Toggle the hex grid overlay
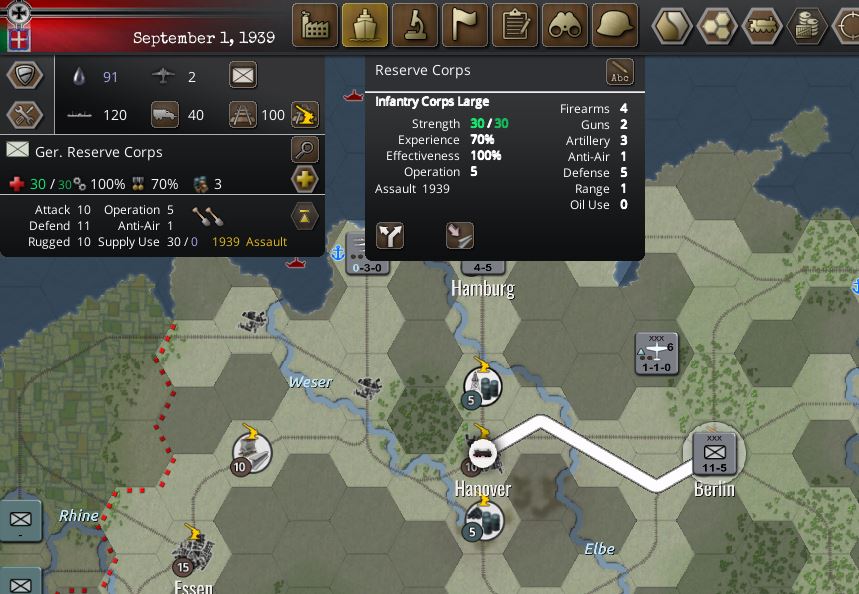 (x=717, y=24)
